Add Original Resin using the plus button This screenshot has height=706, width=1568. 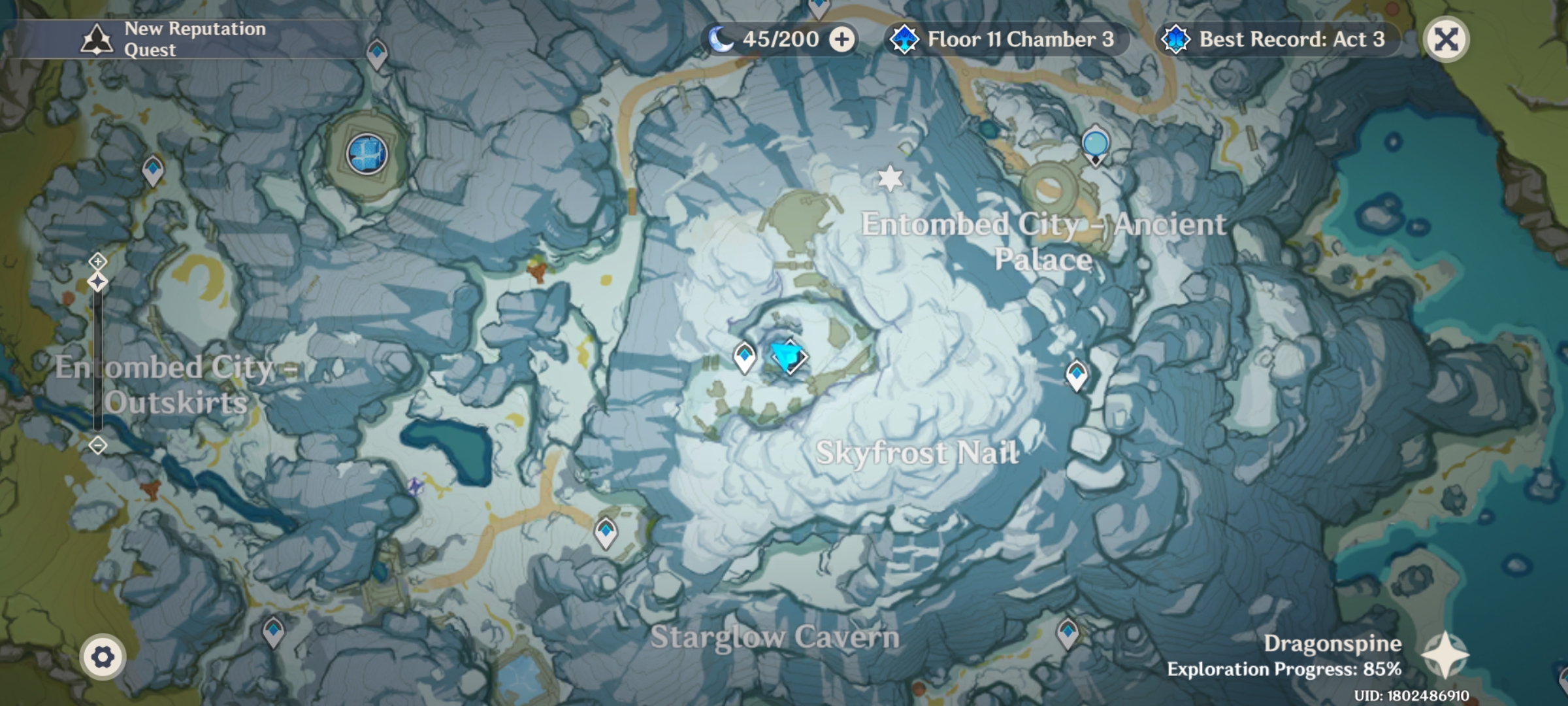[x=841, y=39]
